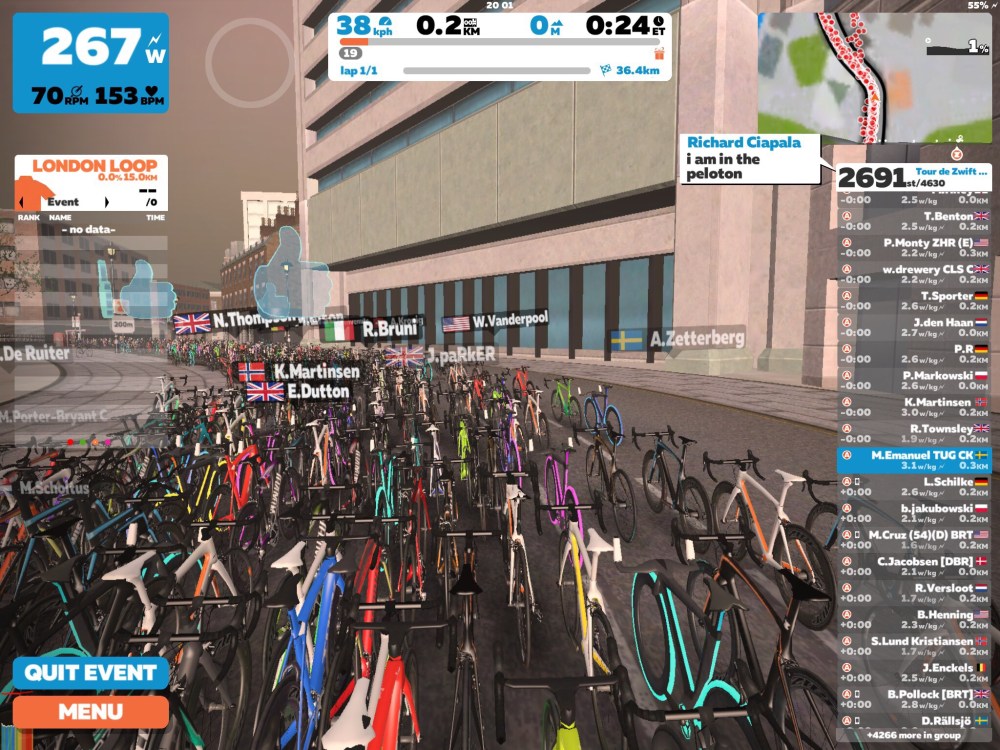Screen dimensions: 1000x750
Task: Select M.Emanuel TUG CK highlighted rider row
Action: 913,460
